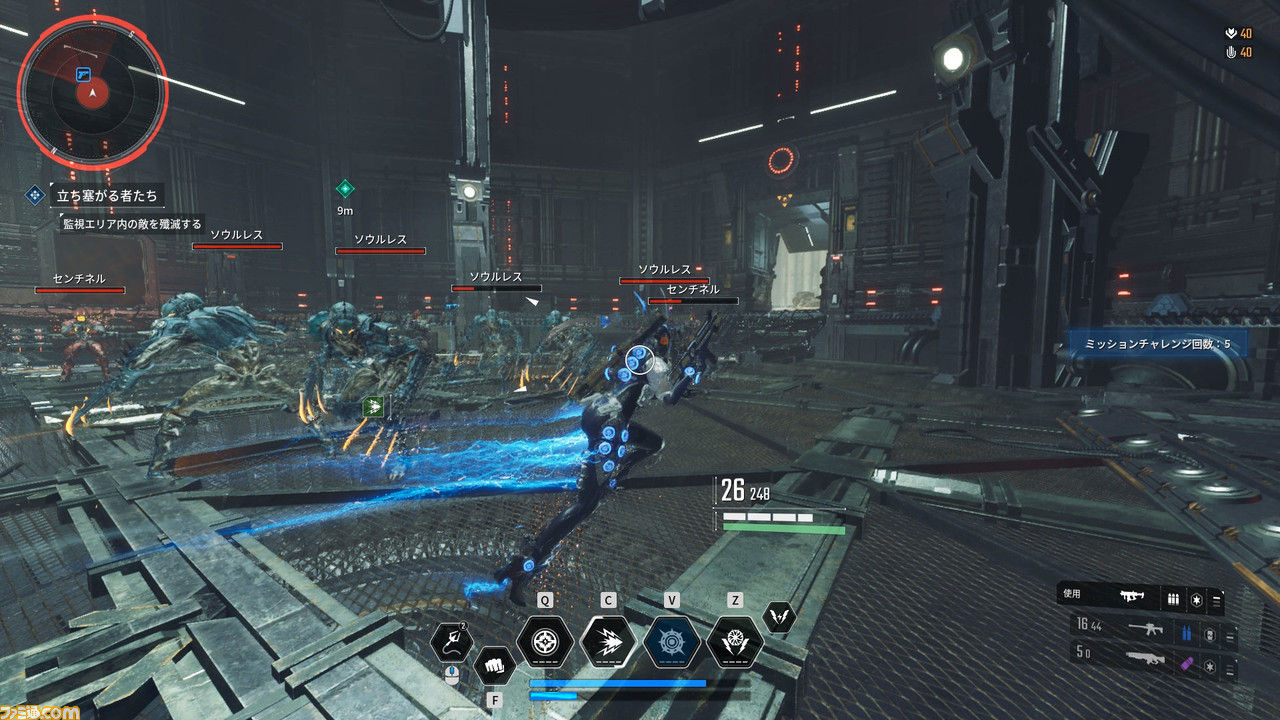This screenshot has width=1280, height=720.
Task: Select the 立ち塞がる者たち mission objective tracker
Action: coord(106,195)
